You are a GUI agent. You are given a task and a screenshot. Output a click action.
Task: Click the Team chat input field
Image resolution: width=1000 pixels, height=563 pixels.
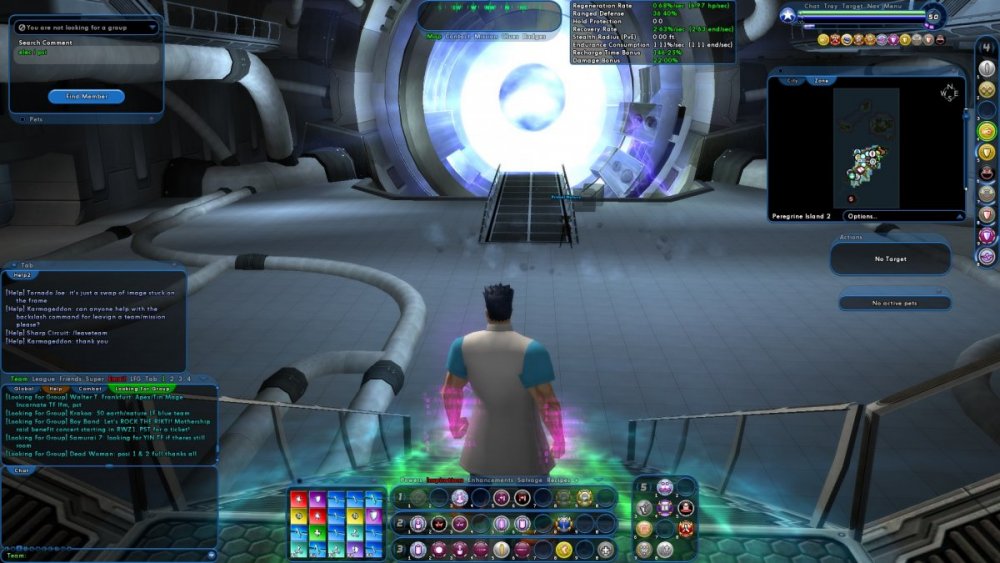110,555
